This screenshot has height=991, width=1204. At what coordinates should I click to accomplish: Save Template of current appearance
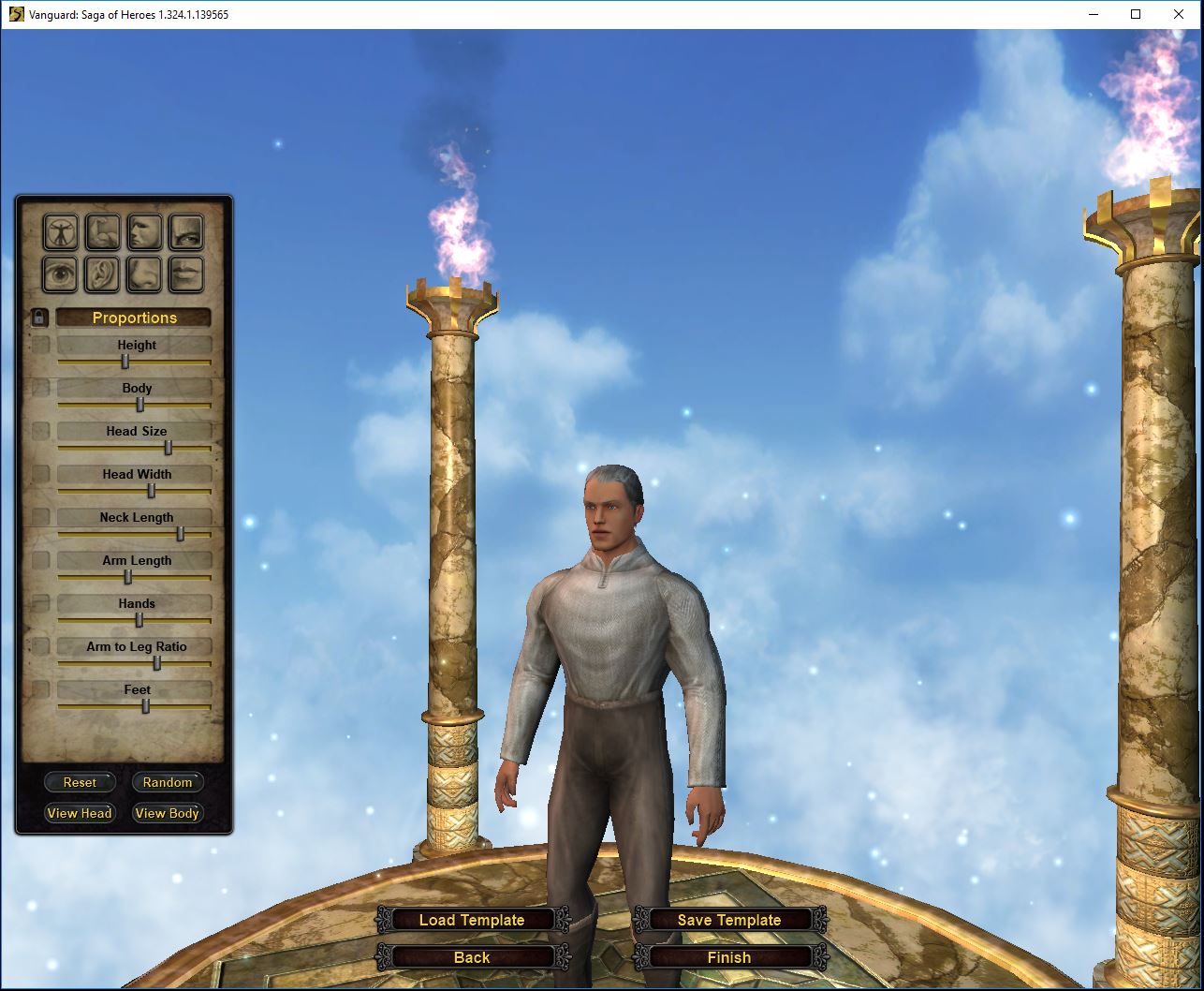[729, 920]
